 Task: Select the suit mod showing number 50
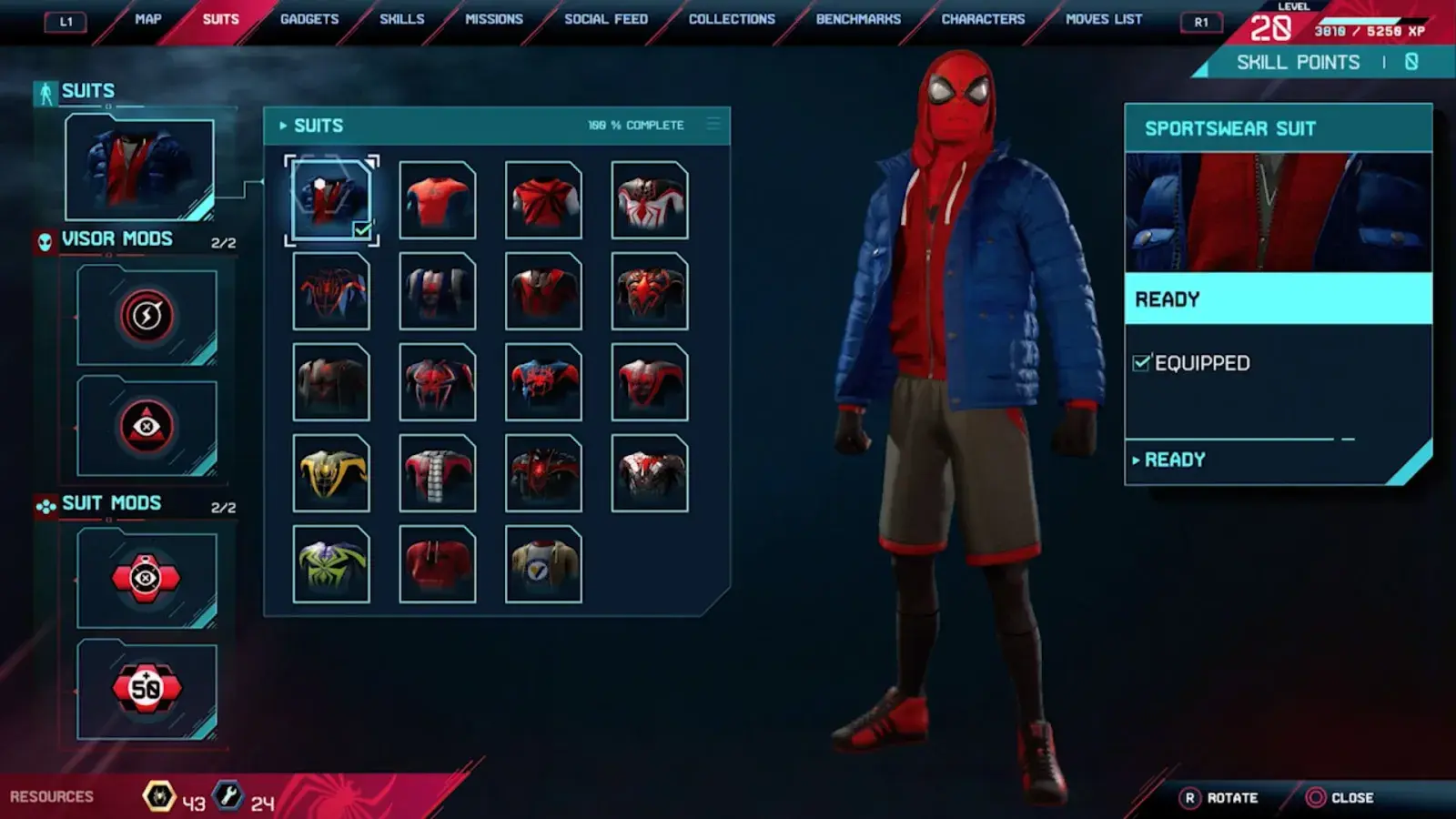click(x=147, y=689)
